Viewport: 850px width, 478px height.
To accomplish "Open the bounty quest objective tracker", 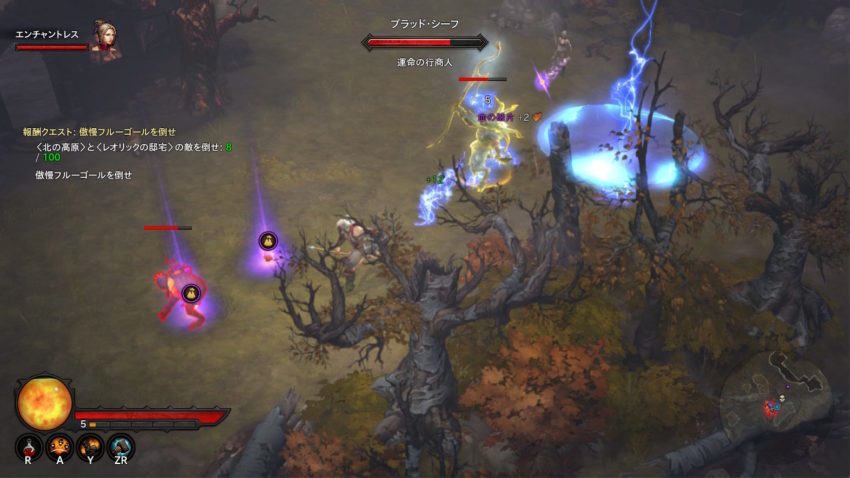I will pyautogui.click(x=99, y=131).
